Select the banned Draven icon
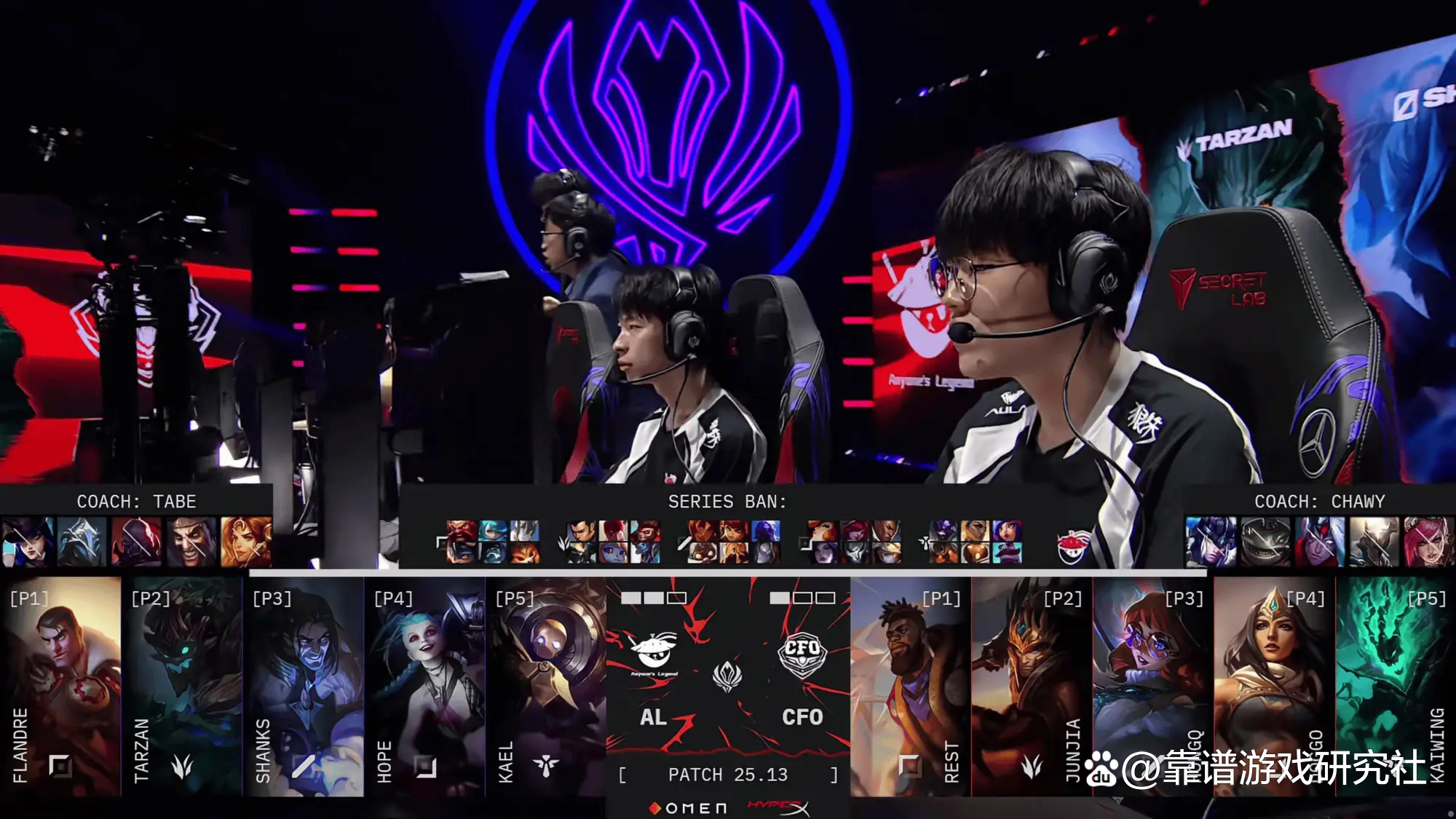This screenshot has height=819, width=1456. click(x=191, y=542)
